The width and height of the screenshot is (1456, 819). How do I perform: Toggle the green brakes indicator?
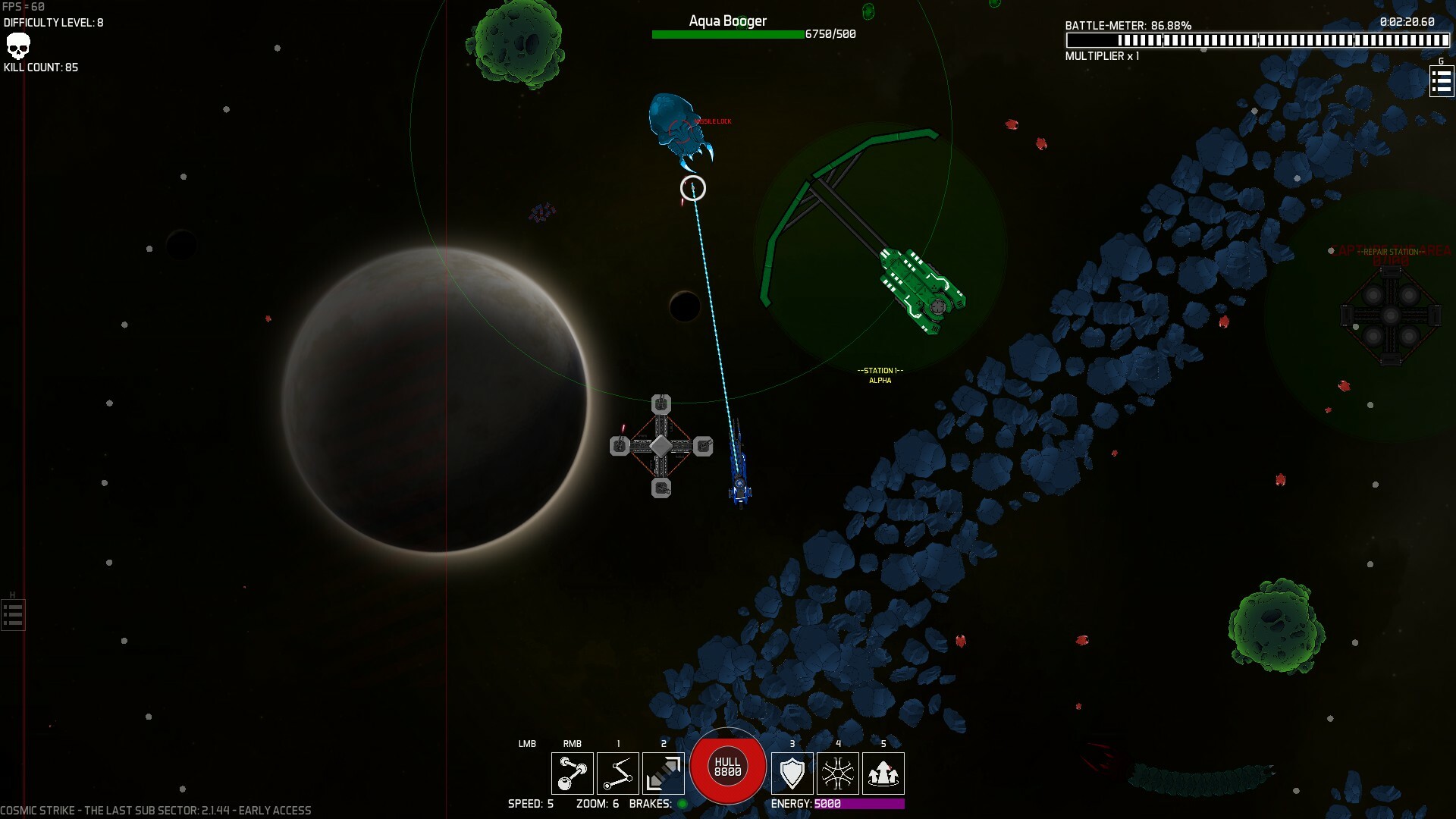pos(682,804)
